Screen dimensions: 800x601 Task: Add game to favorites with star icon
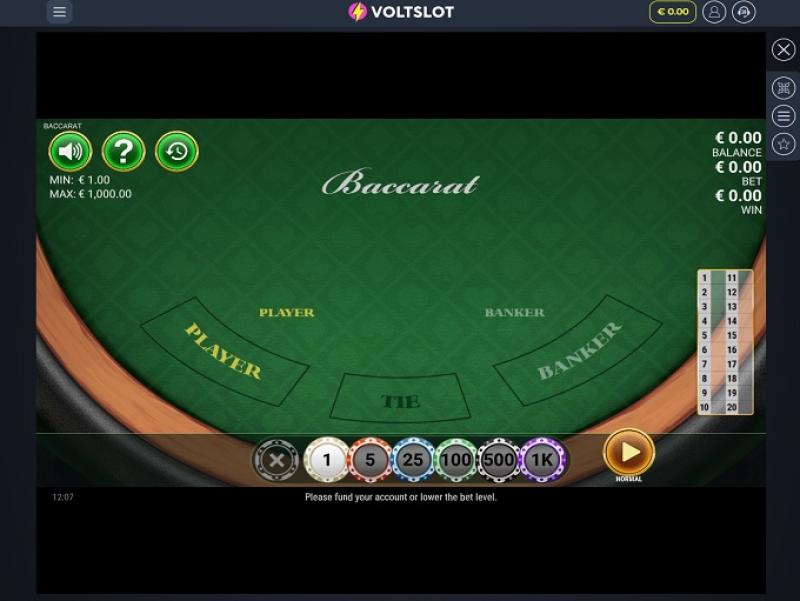(784, 144)
